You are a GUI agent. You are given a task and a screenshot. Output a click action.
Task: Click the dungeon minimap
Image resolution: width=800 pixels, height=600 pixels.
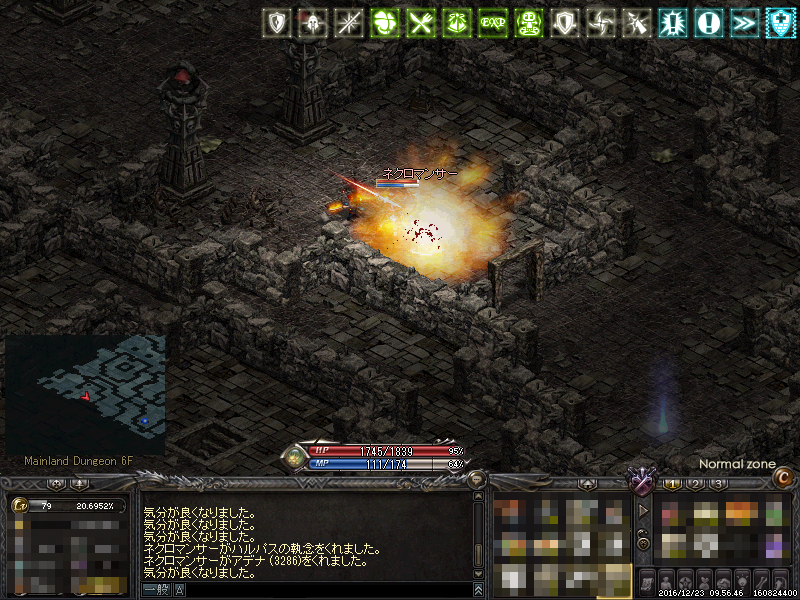[85, 394]
